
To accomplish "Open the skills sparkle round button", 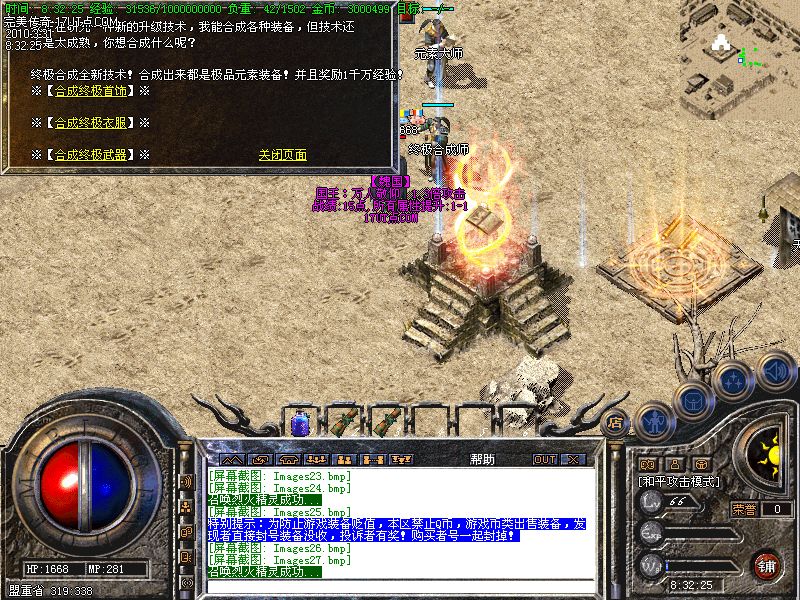I will pos(733,380).
